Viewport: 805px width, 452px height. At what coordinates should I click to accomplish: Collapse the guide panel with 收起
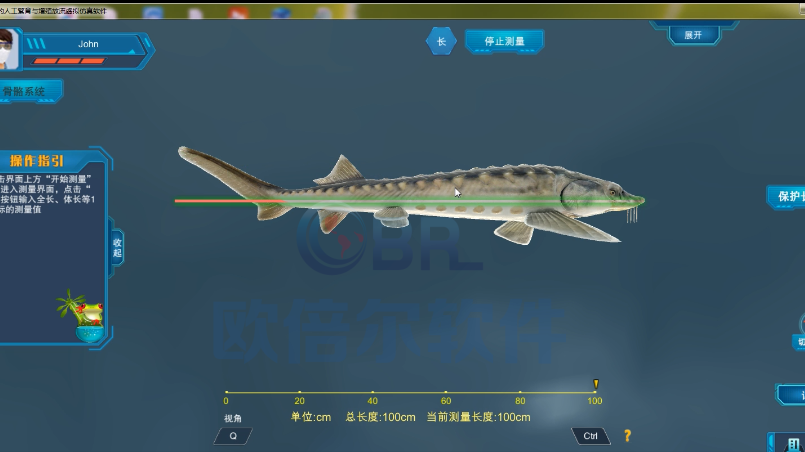[x=117, y=247]
